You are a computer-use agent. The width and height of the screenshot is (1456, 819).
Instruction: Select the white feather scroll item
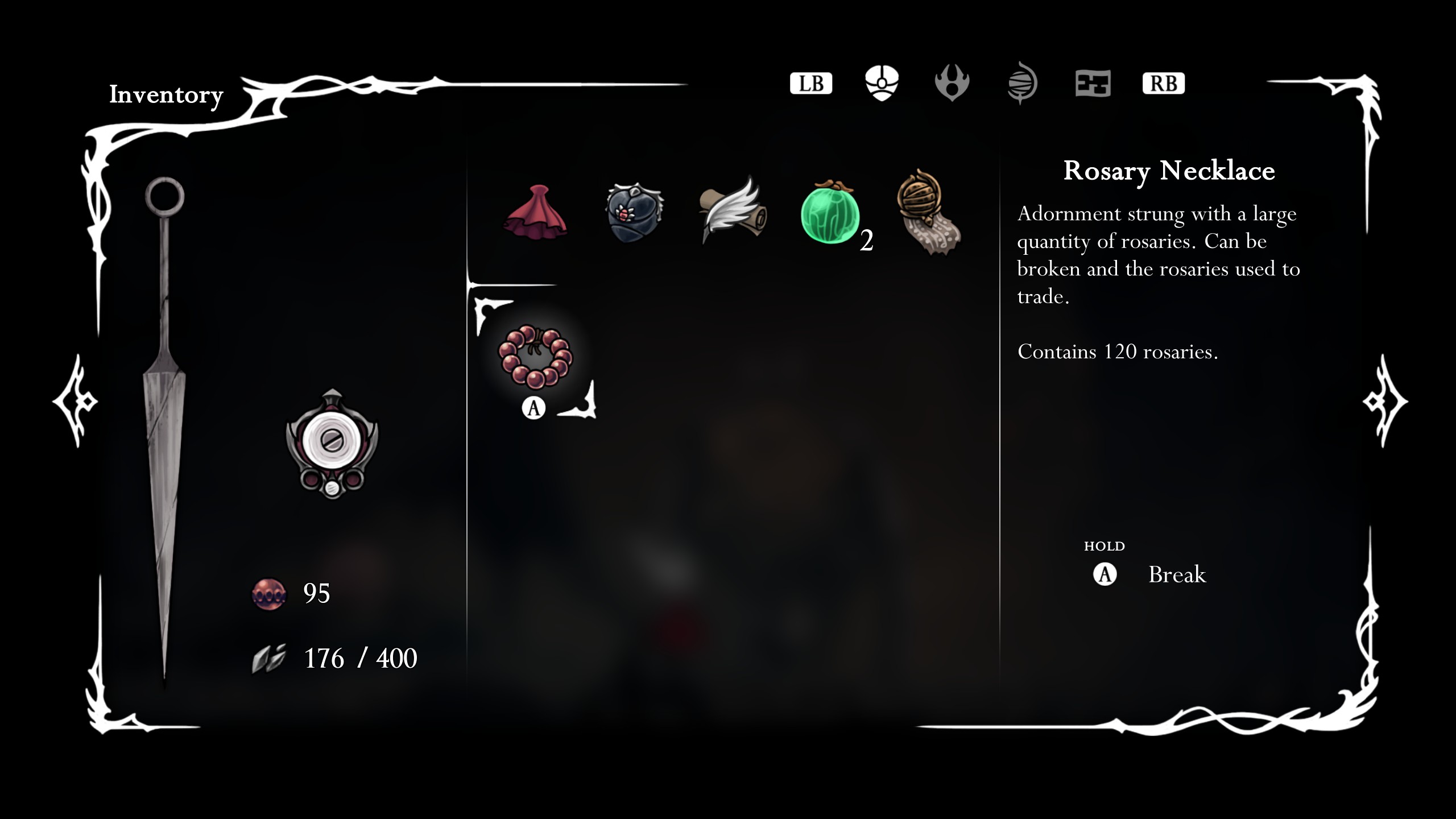[x=733, y=210]
